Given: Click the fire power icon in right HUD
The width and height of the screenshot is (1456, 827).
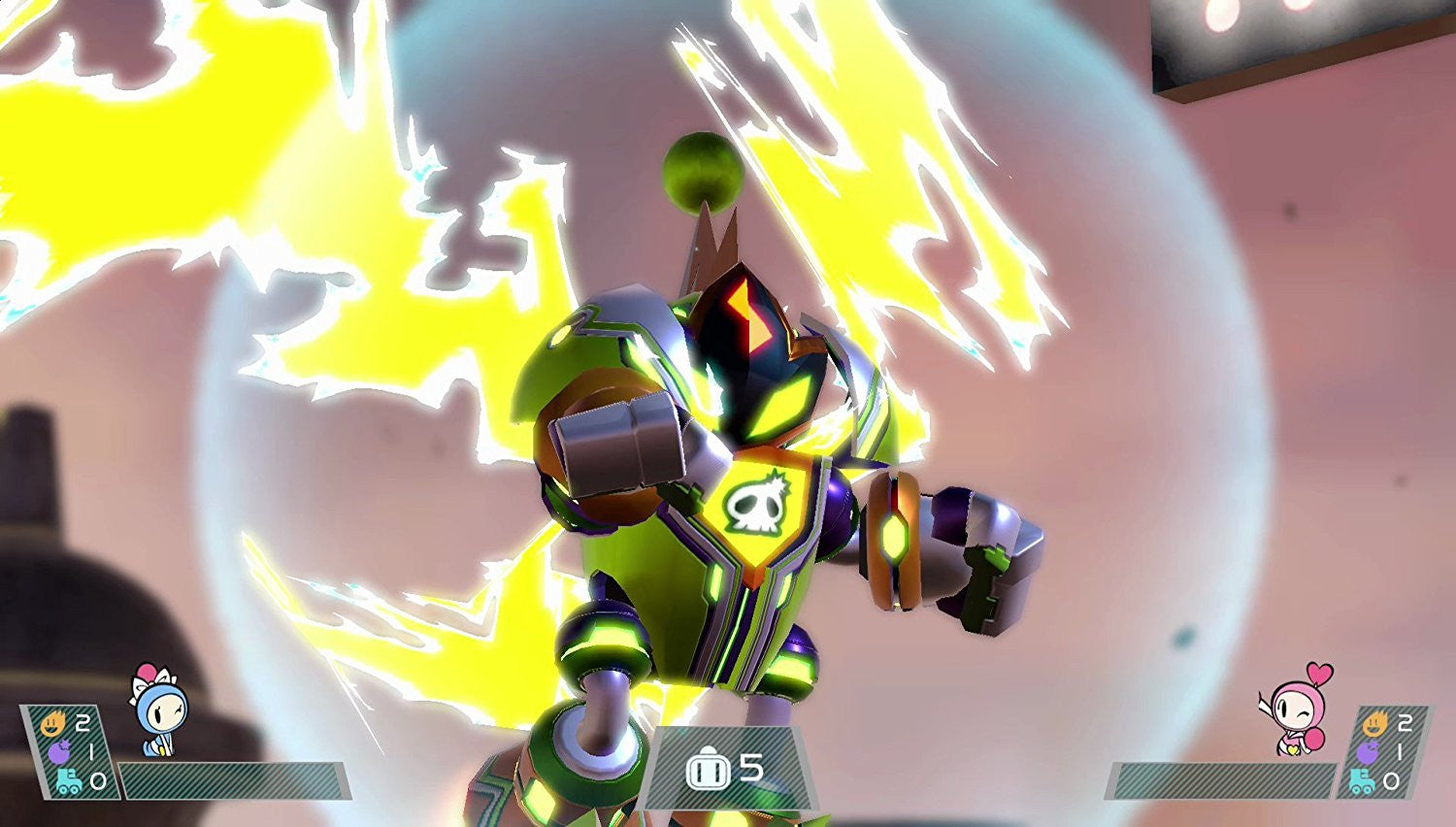Looking at the screenshot, I should coord(1375,722).
